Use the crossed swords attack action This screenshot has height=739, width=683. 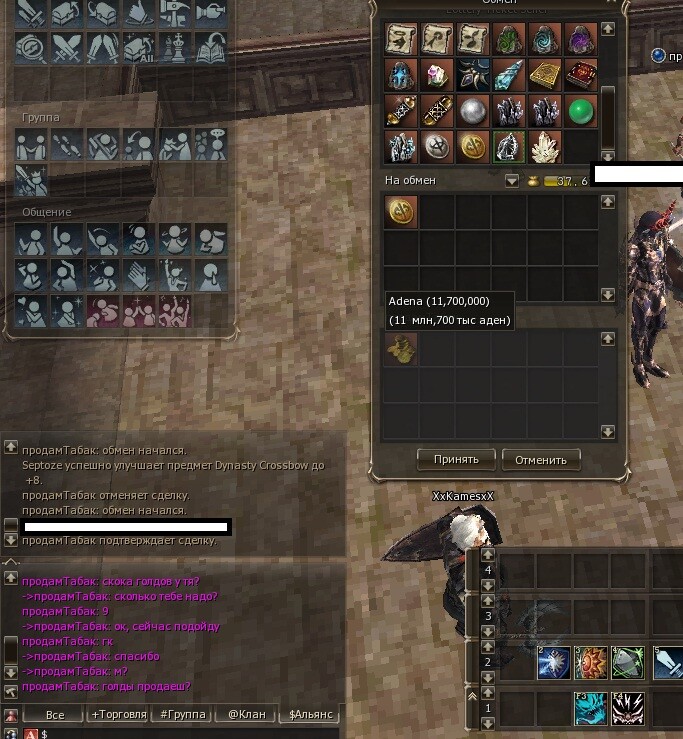pos(66,46)
